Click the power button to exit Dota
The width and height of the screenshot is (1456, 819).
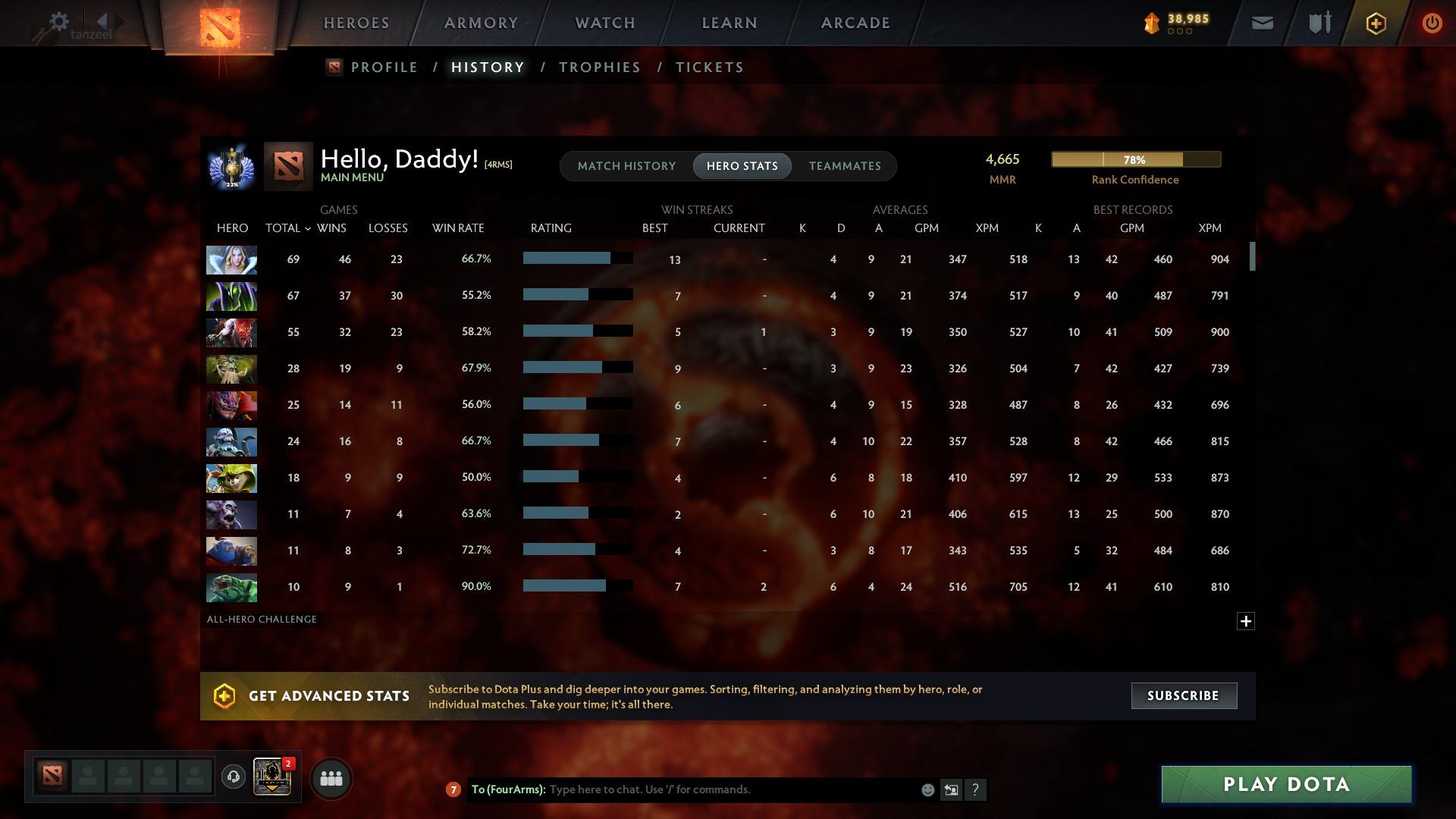1431,23
